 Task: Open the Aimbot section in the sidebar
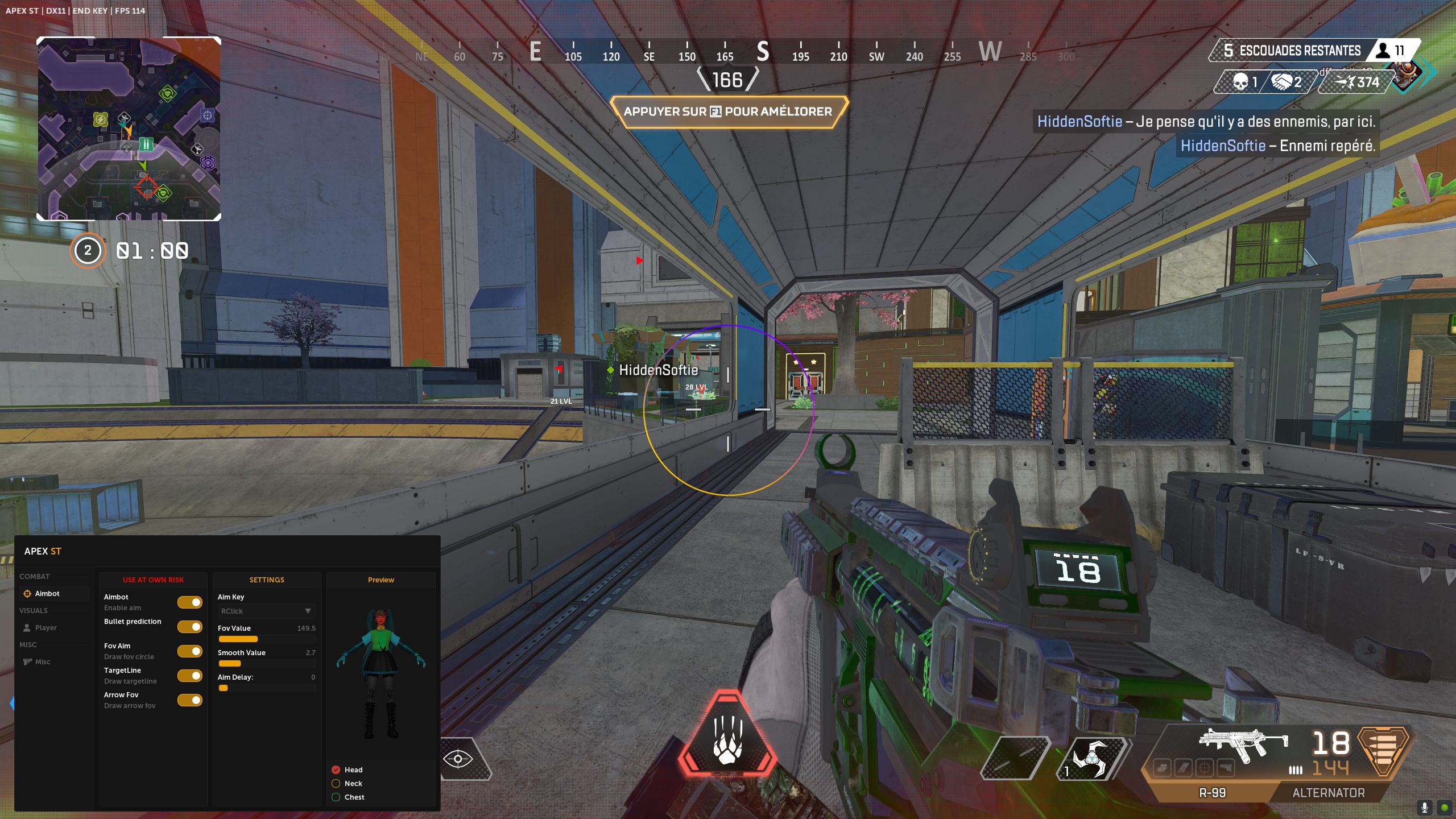pyautogui.click(x=47, y=594)
